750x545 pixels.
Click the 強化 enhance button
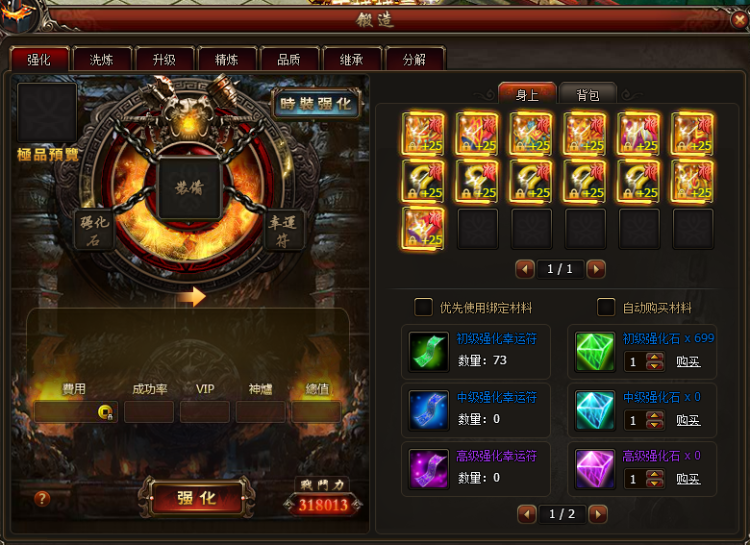[196, 498]
